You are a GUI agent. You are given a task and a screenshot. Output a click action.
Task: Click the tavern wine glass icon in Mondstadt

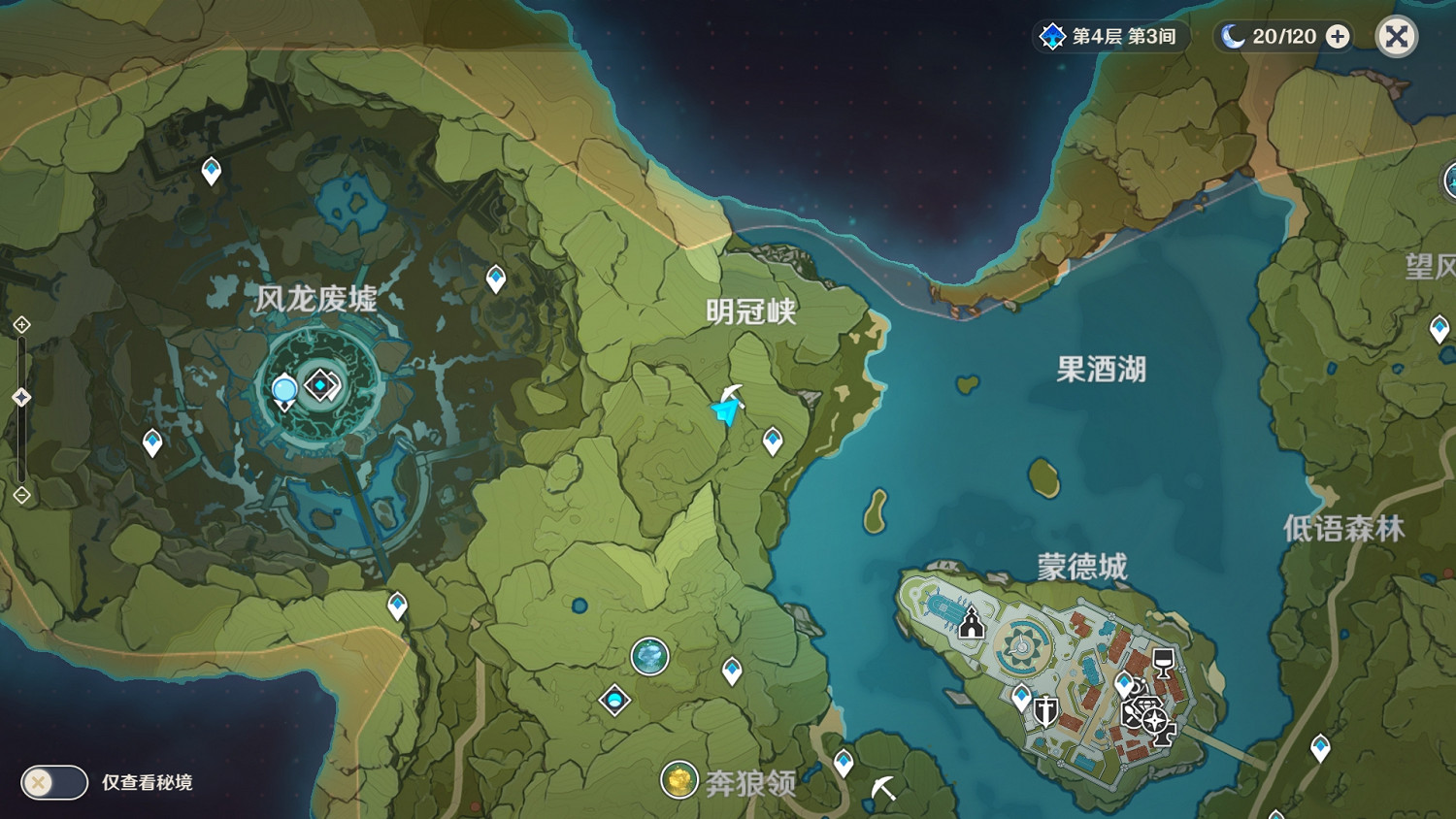click(1163, 662)
